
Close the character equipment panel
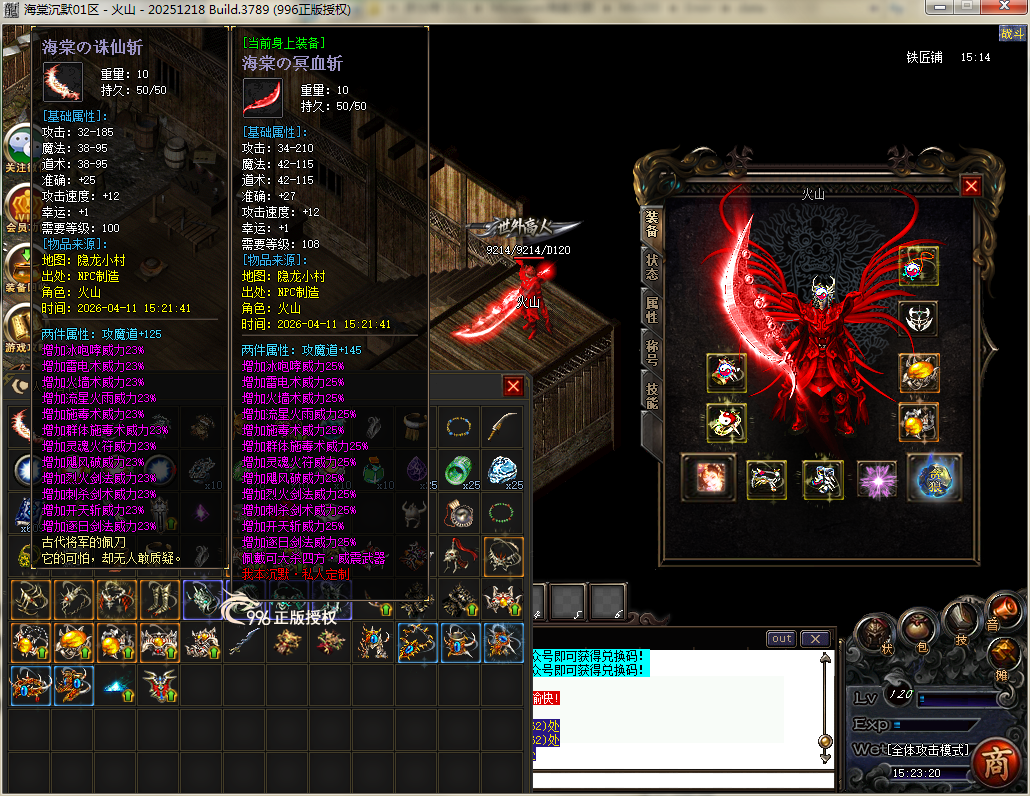[x=970, y=186]
